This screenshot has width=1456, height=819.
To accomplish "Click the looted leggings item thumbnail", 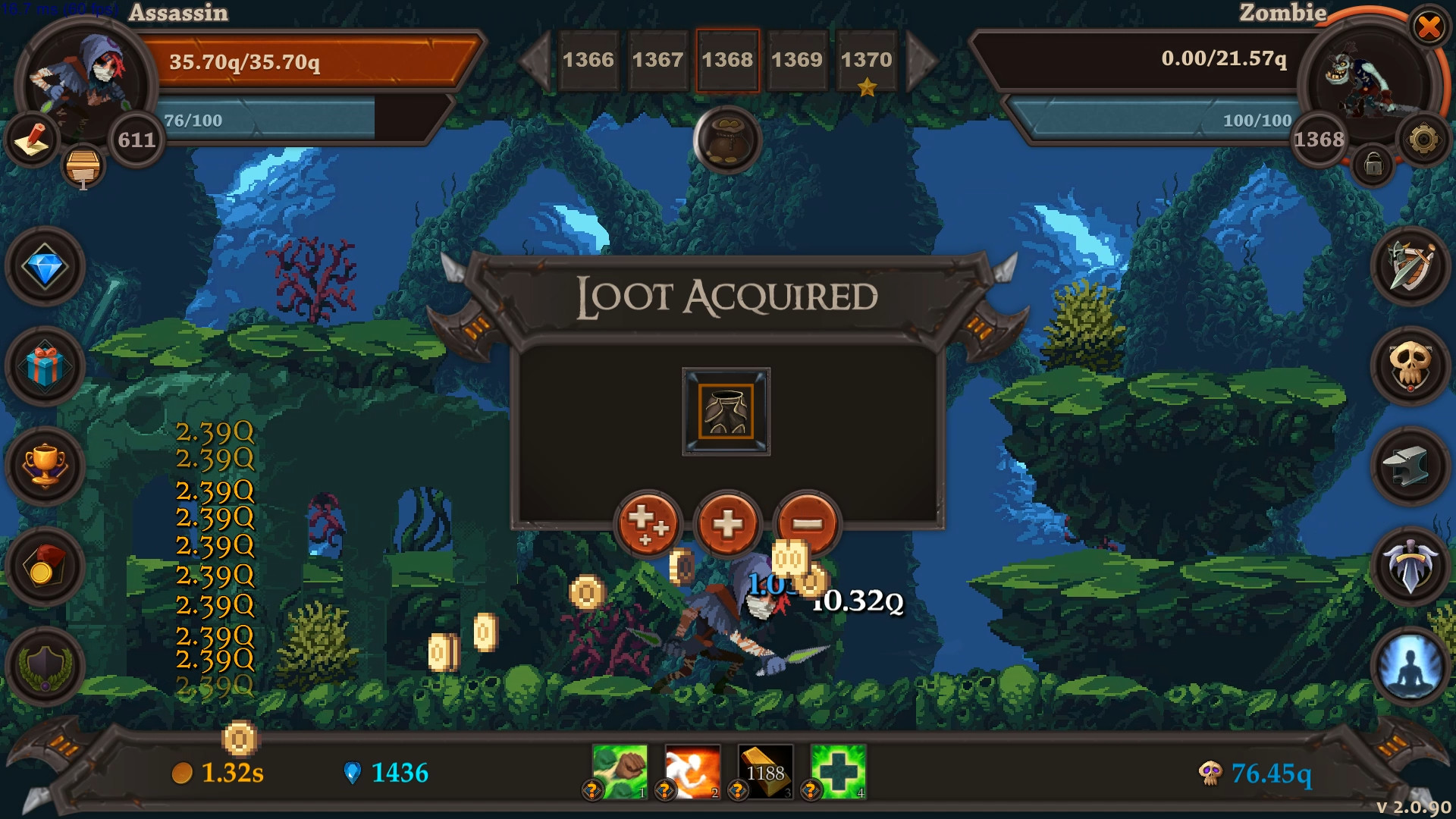I will pos(726,409).
